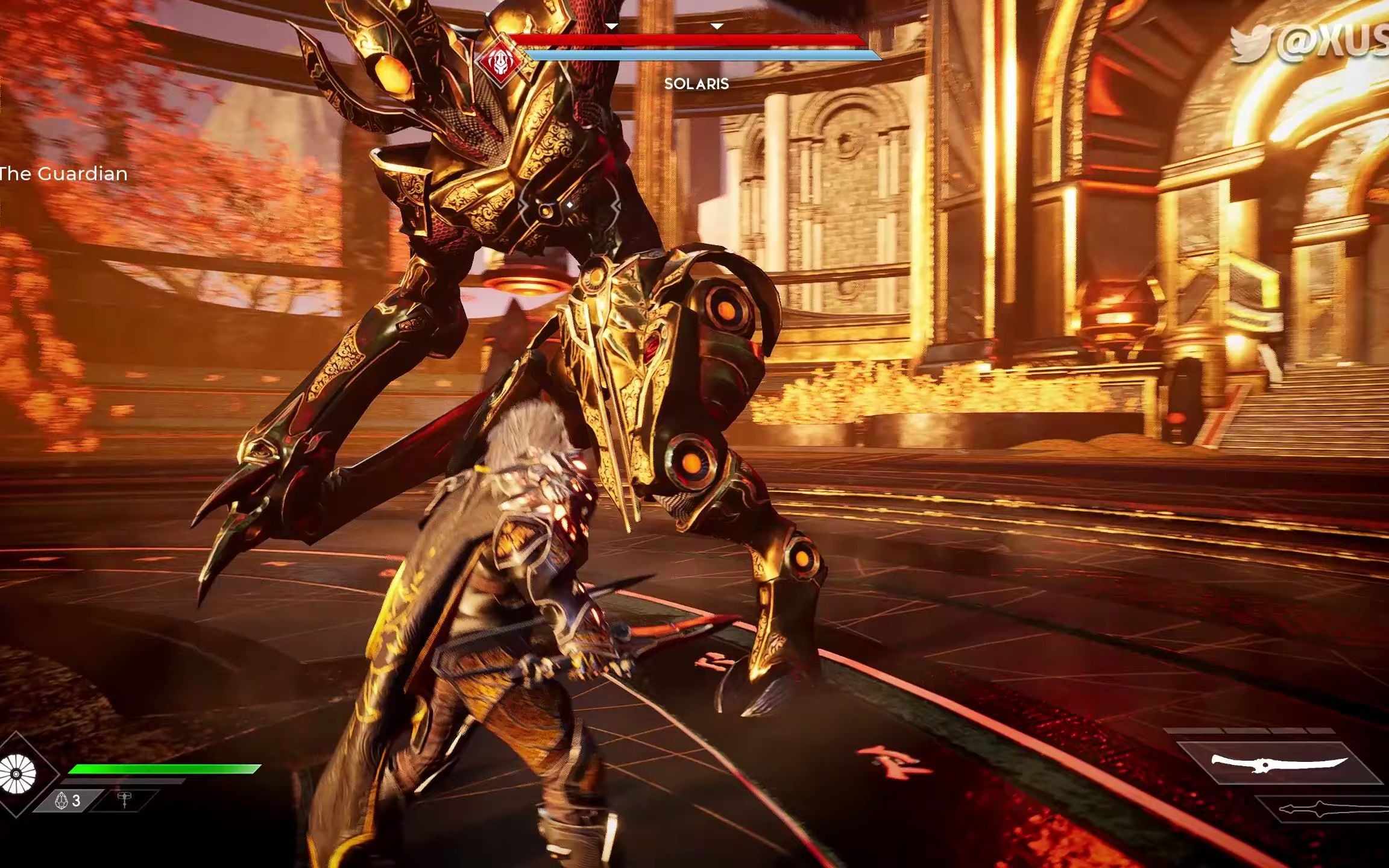Image resolution: width=1389 pixels, height=868 pixels.
Task: Click the white wheel emblem in the diamond
Action: 17,773
